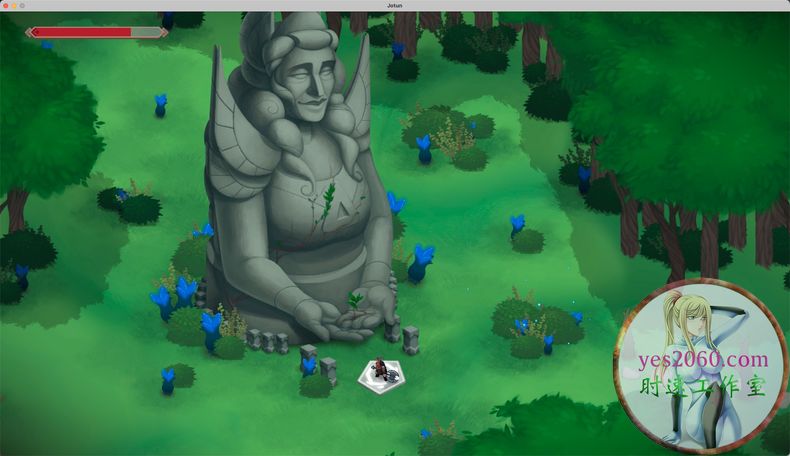Close the Jotun window with the red button
This screenshot has height=456, width=790.
5,5
